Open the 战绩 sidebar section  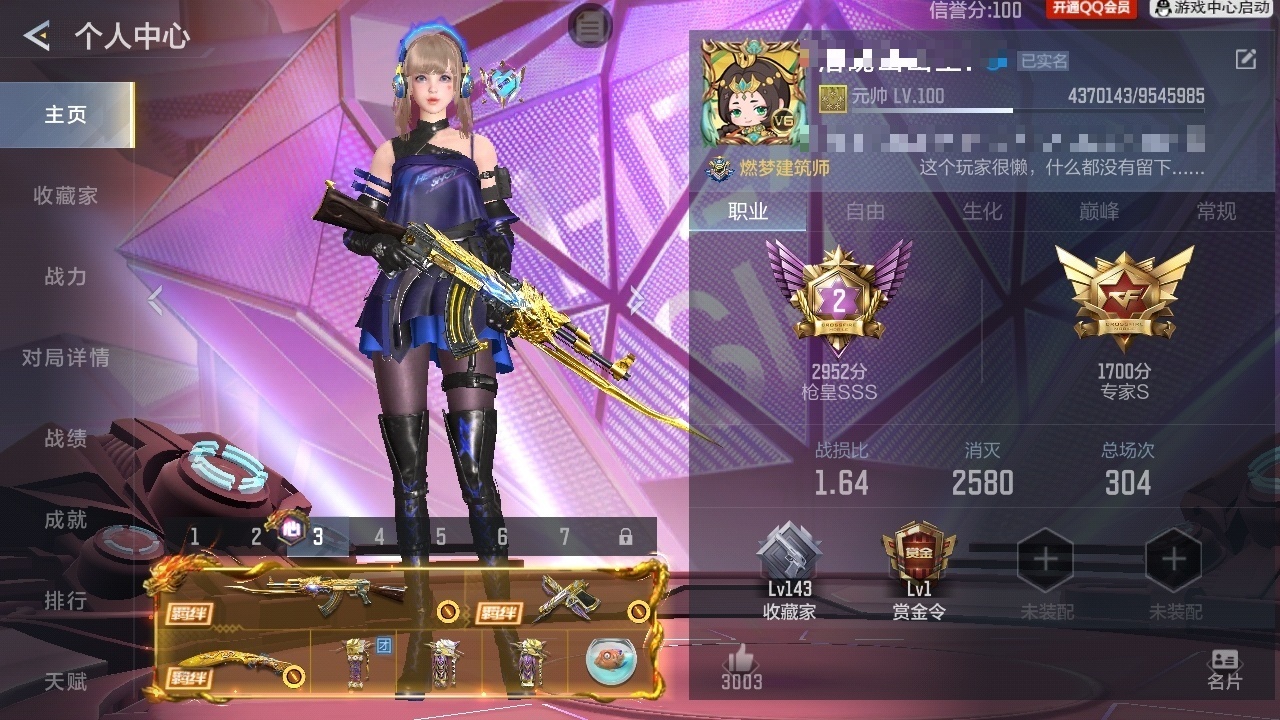pyautogui.click(x=66, y=439)
